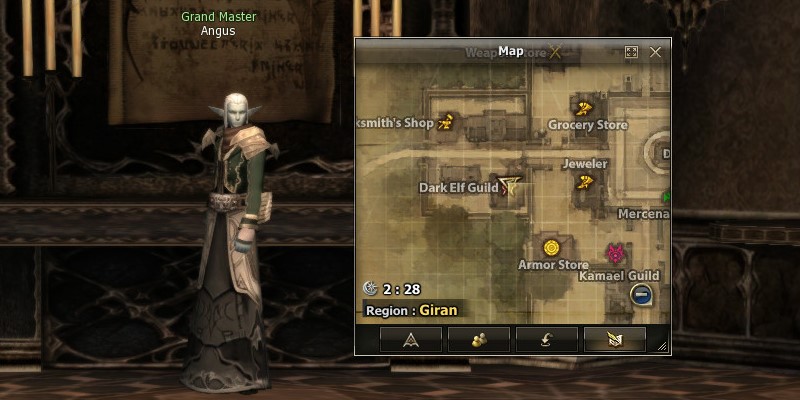
Task: Close the Map window
Action: click(656, 51)
